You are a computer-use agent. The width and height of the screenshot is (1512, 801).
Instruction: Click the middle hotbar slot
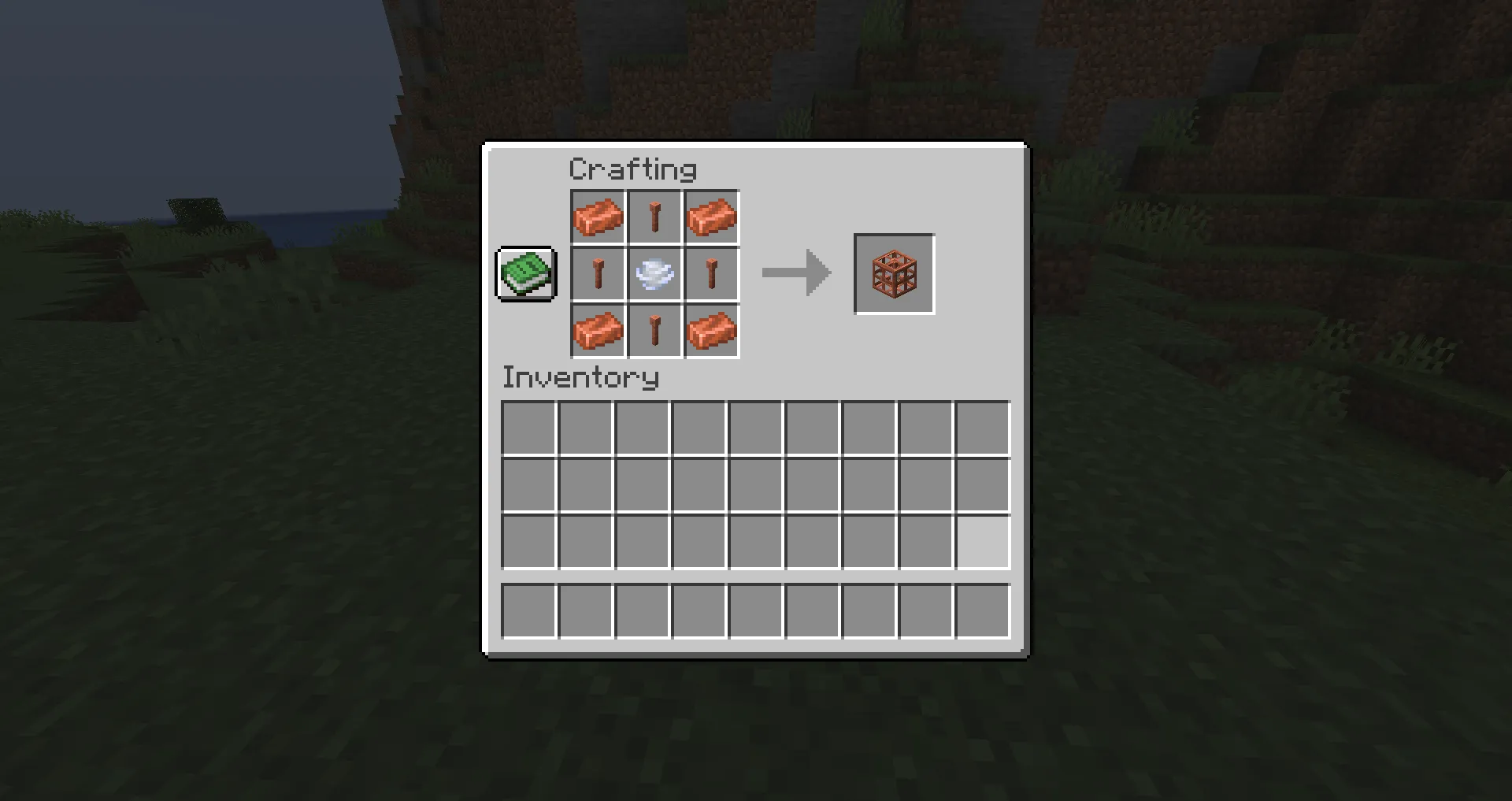click(755, 611)
